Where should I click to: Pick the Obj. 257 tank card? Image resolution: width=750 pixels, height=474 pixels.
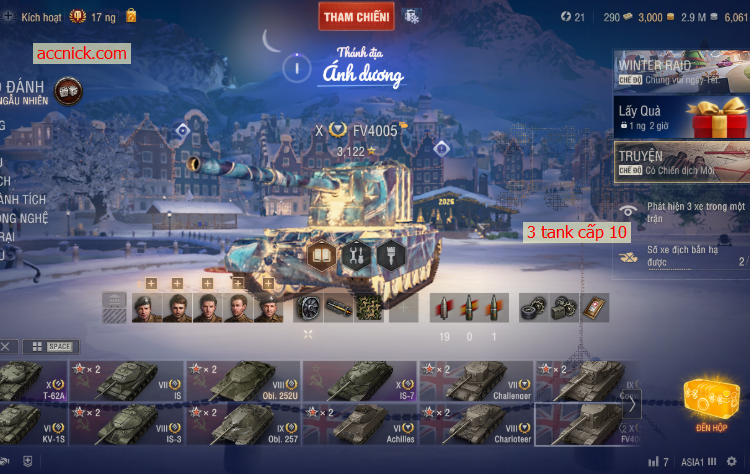[x=243, y=424]
